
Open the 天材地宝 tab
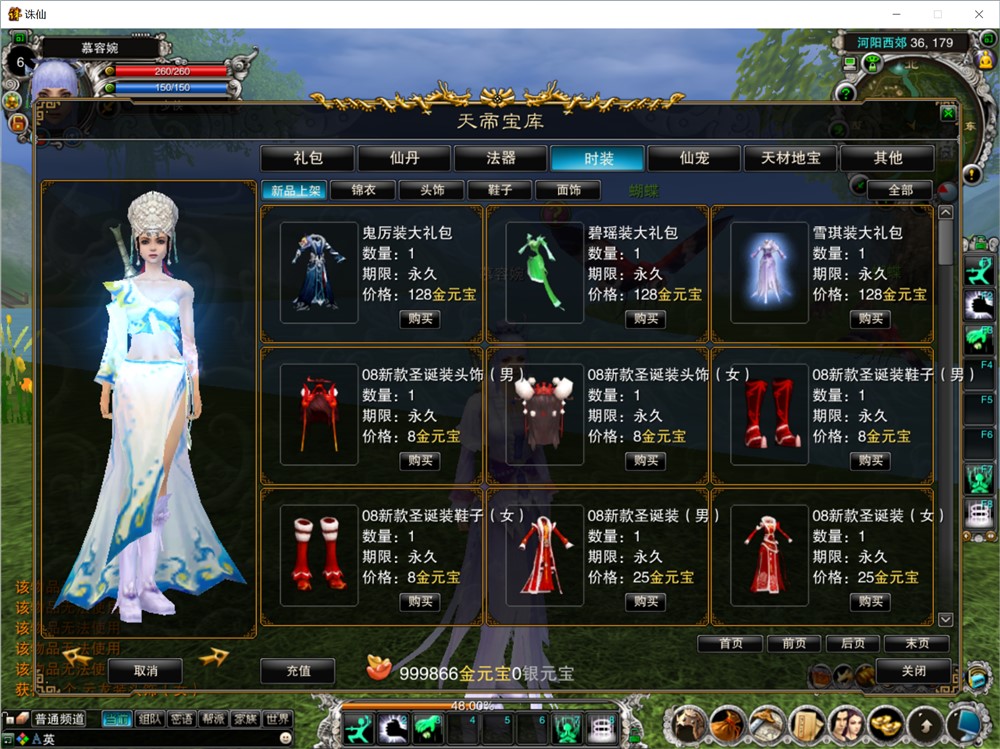click(791, 158)
